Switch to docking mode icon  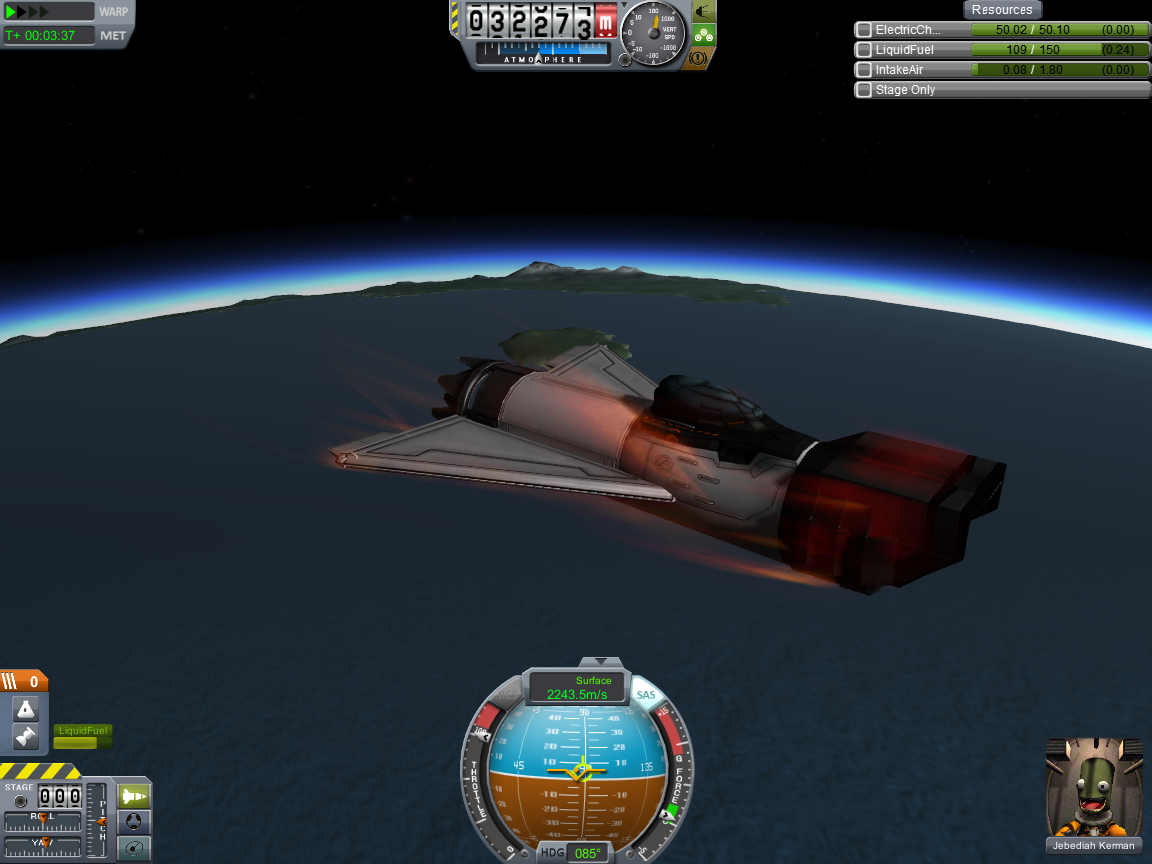coord(134,822)
